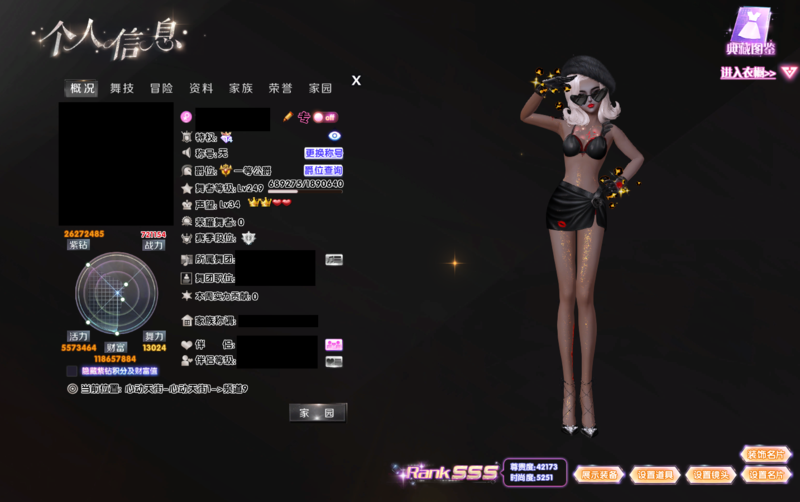
Task: Switch to the 舞技 tab
Action: tap(122, 88)
